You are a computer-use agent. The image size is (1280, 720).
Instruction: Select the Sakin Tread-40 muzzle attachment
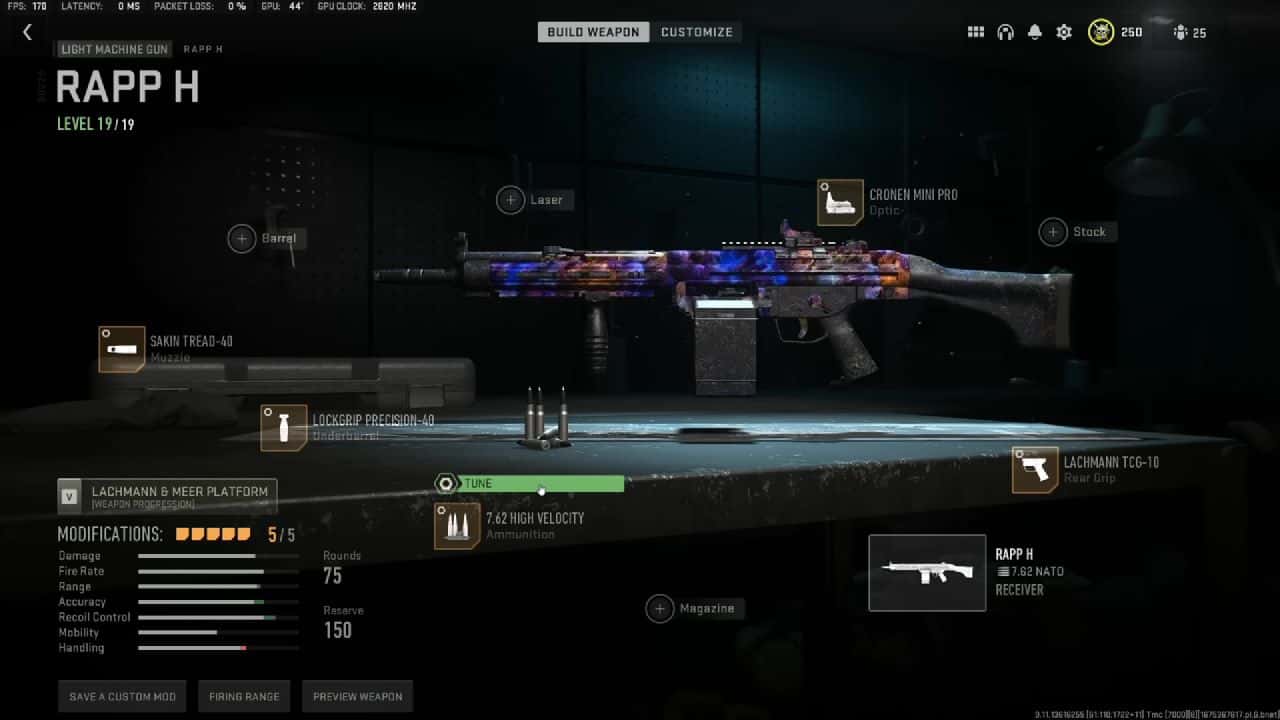coord(122,350)
